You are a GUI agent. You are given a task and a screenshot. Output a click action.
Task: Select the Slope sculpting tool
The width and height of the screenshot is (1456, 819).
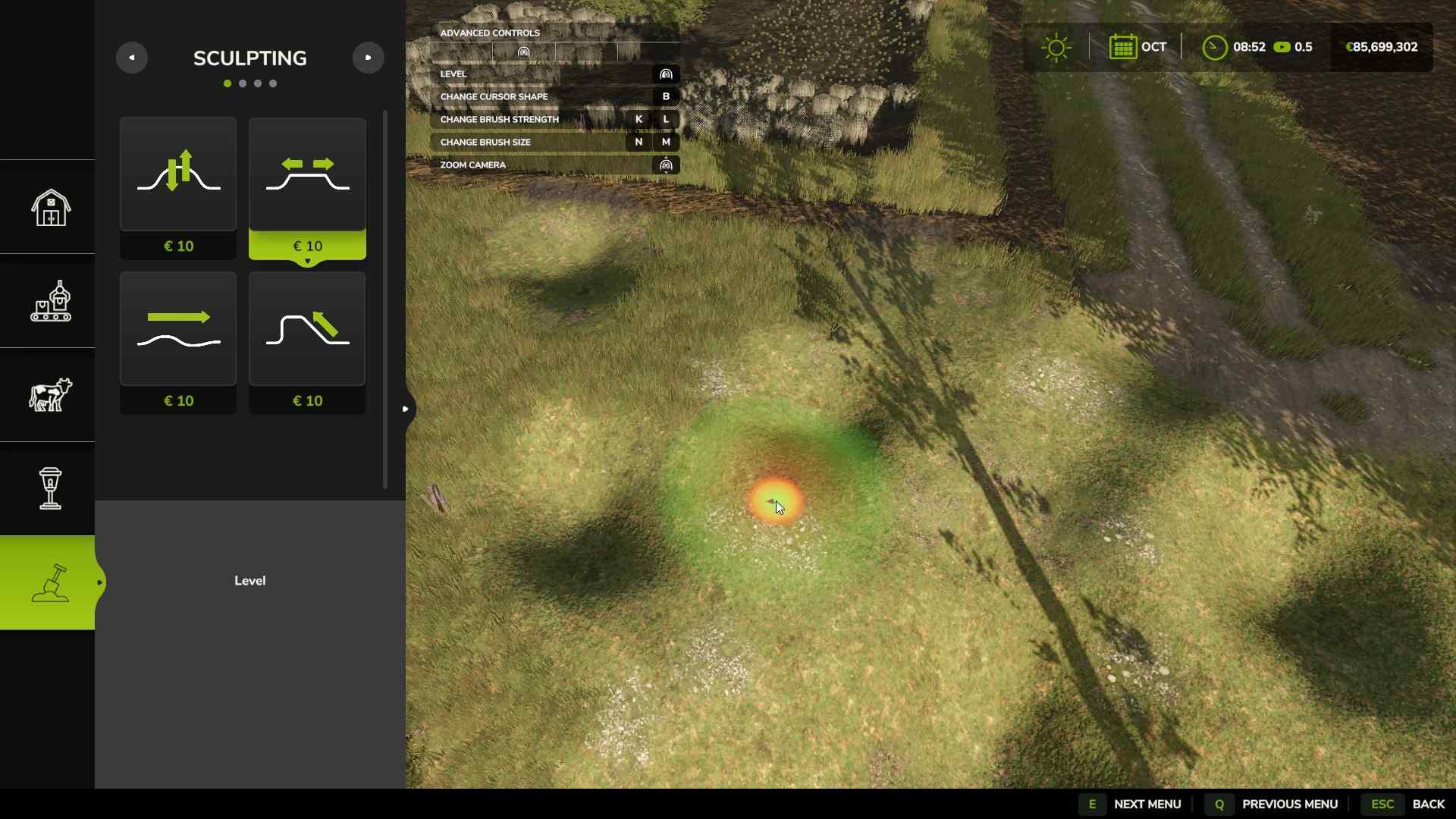tap(306, 328)
